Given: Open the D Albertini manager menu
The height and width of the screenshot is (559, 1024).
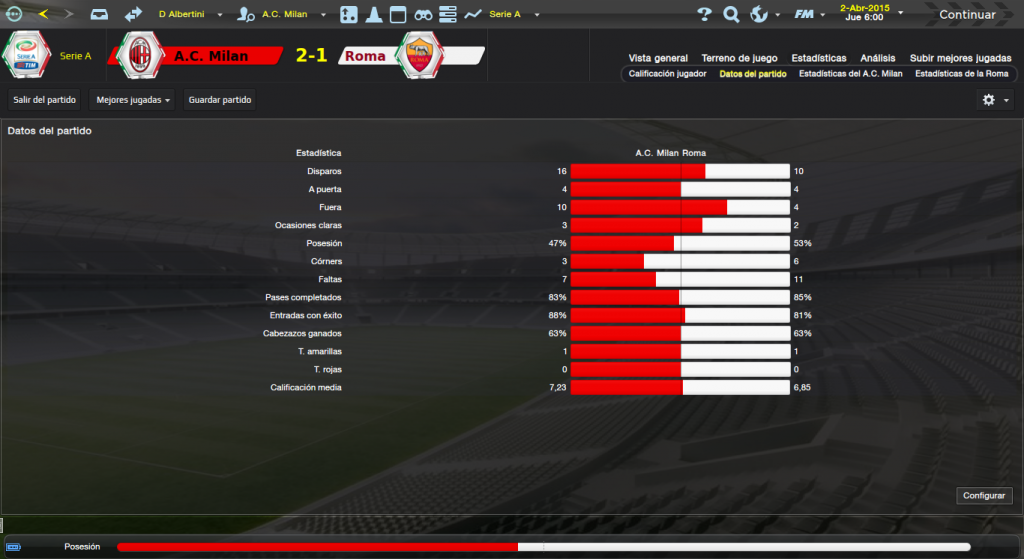Looking at the screenshot, I should coord(188,15).
